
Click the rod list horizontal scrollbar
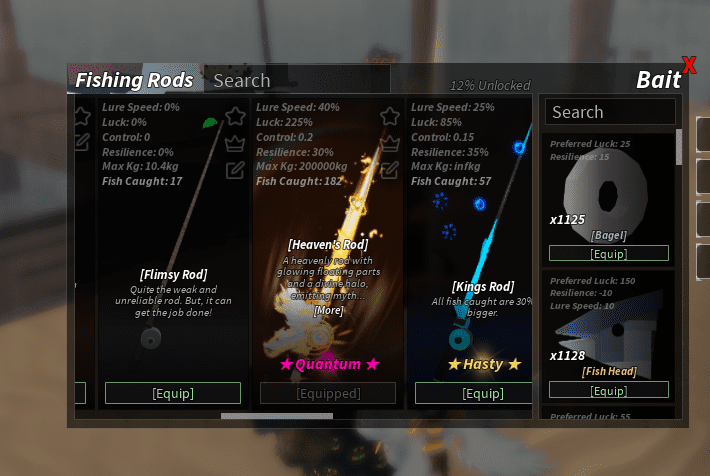click(x=277, y=416)
